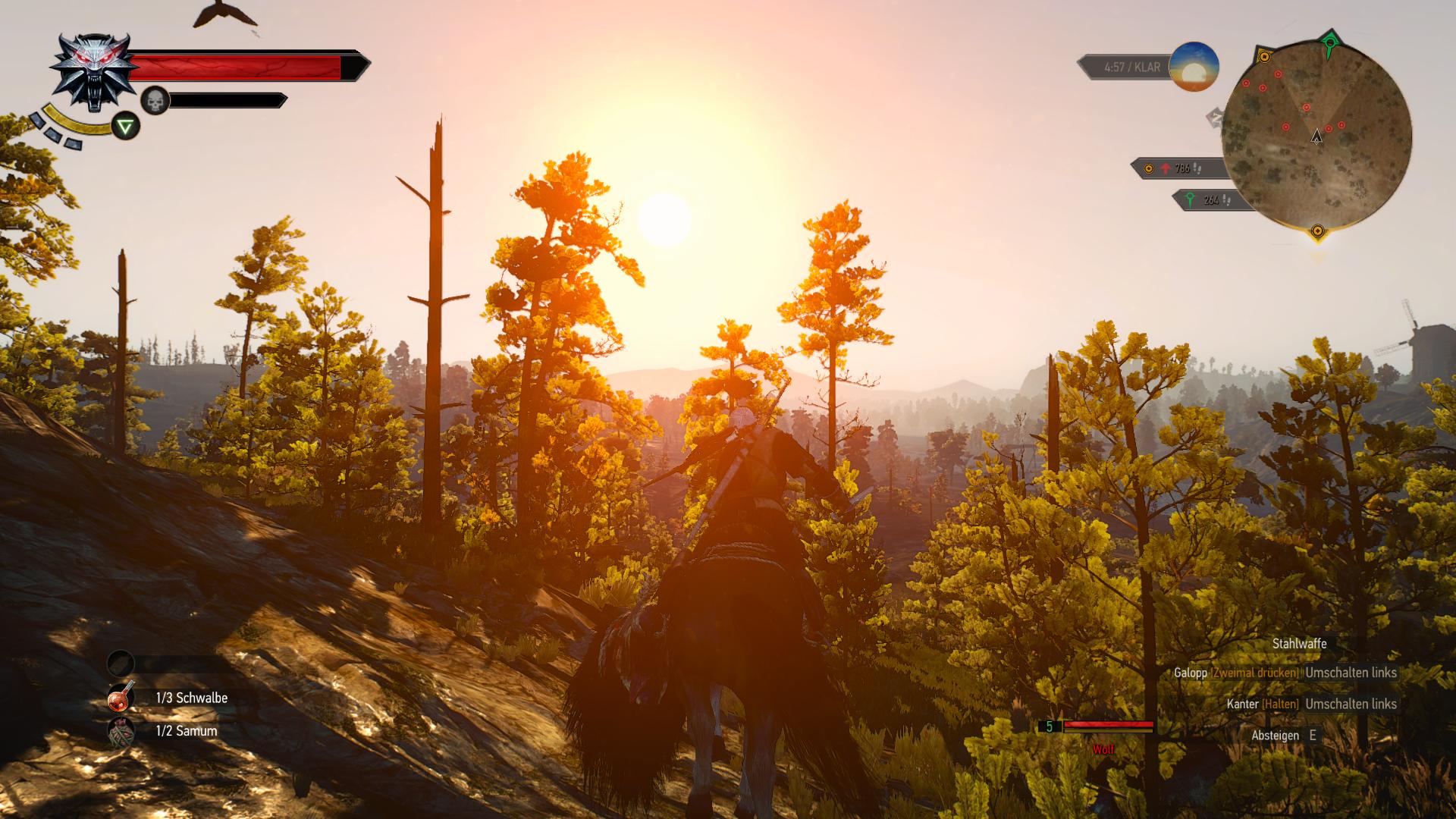The width and height of the screenshot is (1456, 819).
Task: Select the green quest marker on minimap rim
Action: point(1329,43)
